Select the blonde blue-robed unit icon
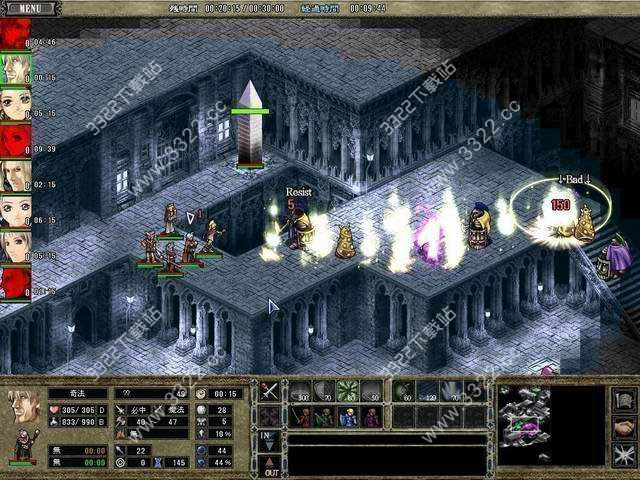This screenshot has height=480, width=640. [347, 416]
